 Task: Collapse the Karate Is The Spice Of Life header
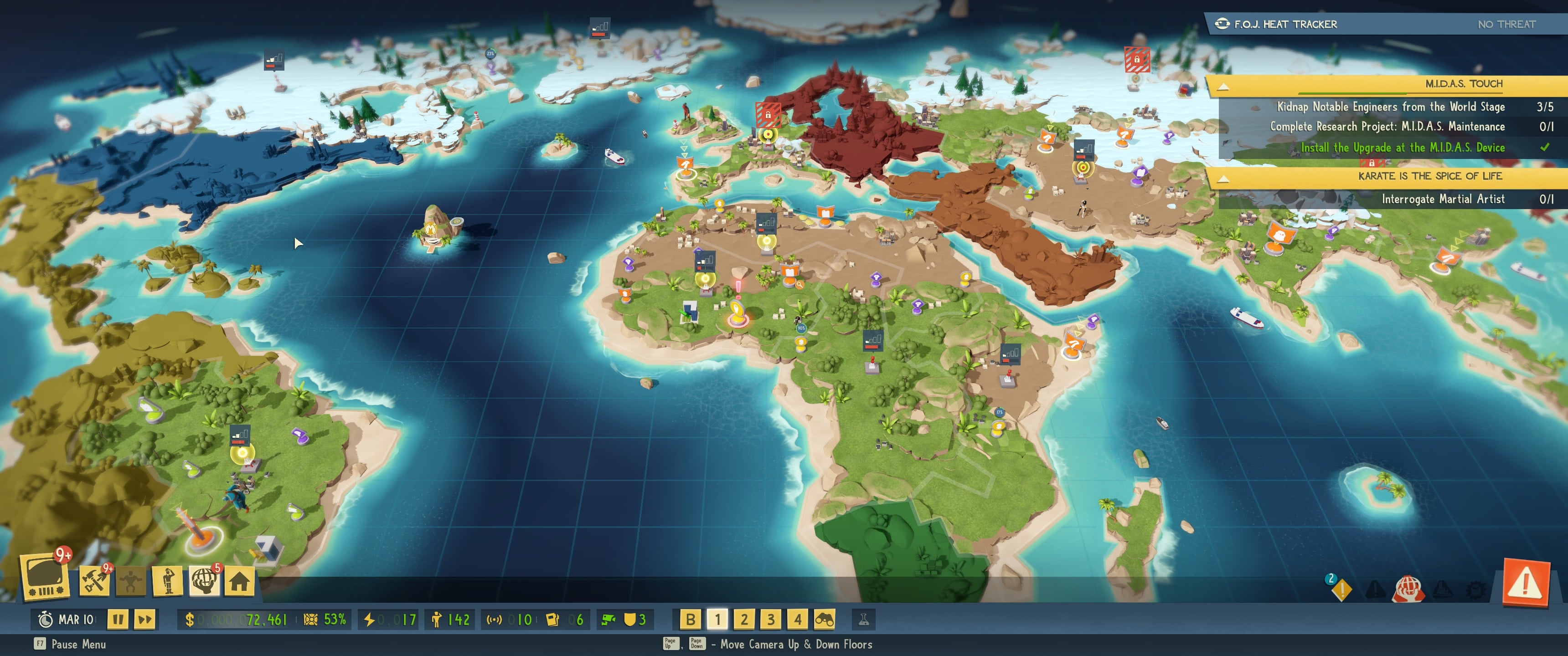(1223, 178)
